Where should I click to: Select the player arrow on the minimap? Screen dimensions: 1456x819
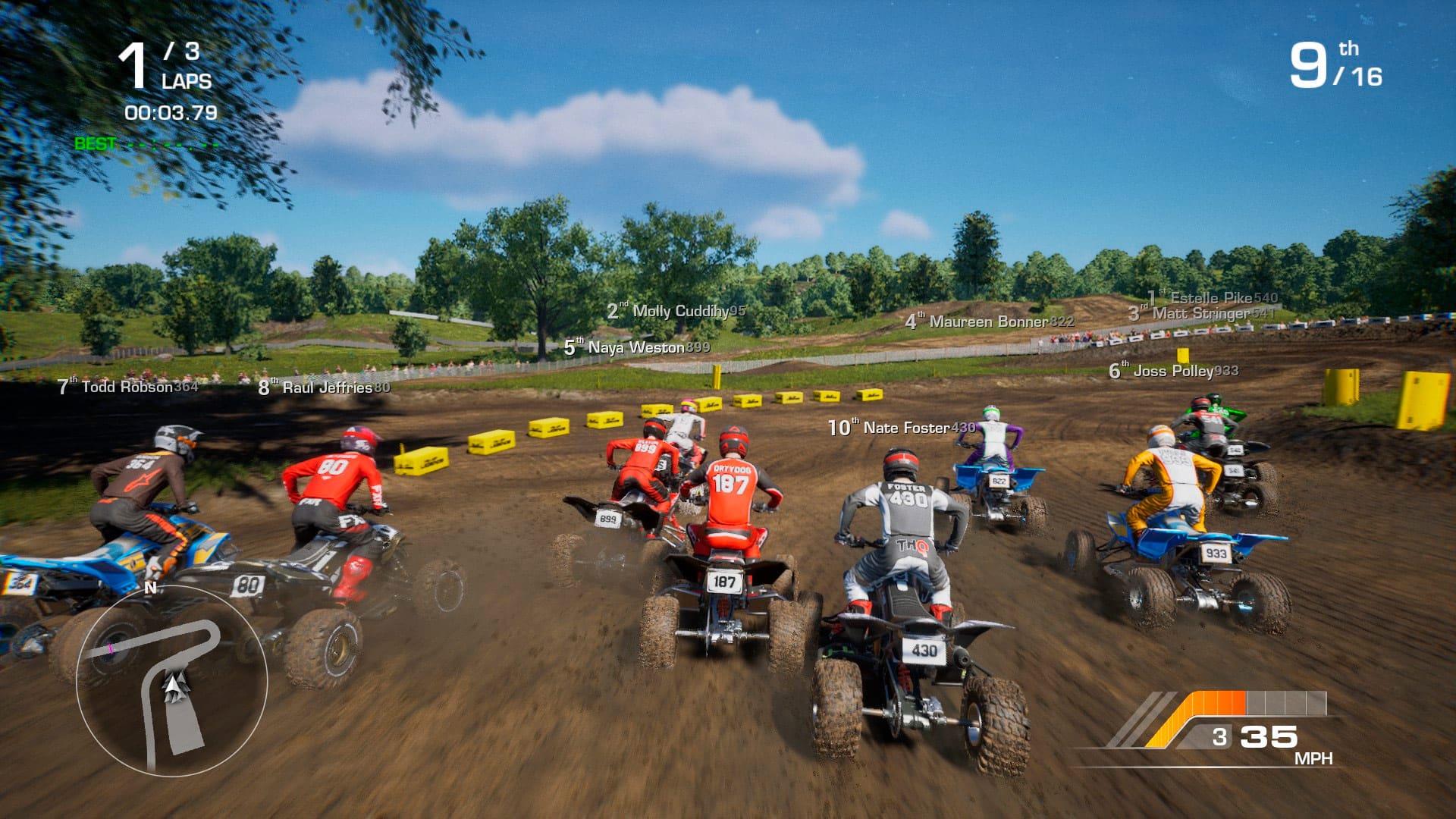[x=176, y=686]
